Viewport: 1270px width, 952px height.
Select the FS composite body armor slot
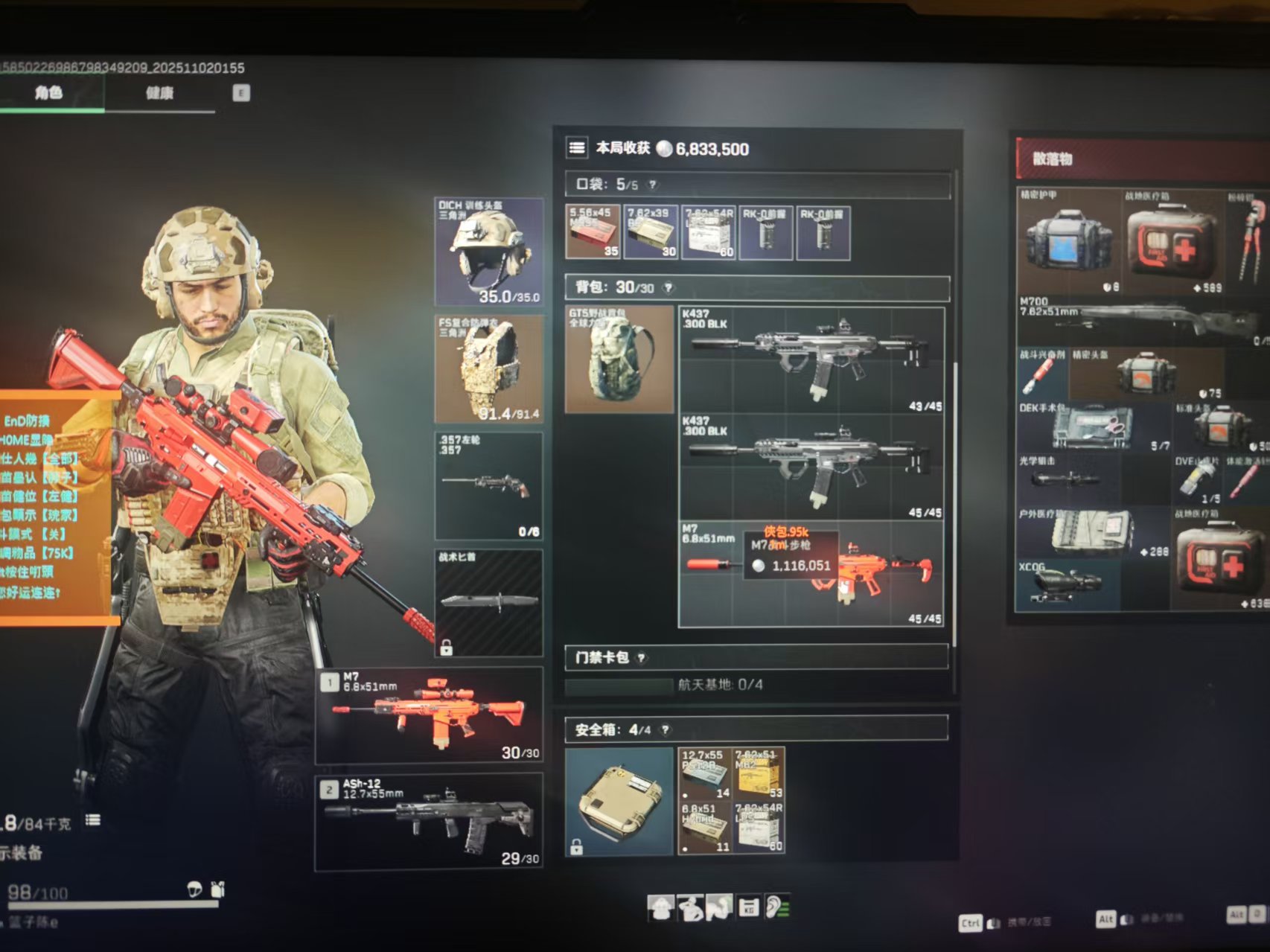(488, 368)
